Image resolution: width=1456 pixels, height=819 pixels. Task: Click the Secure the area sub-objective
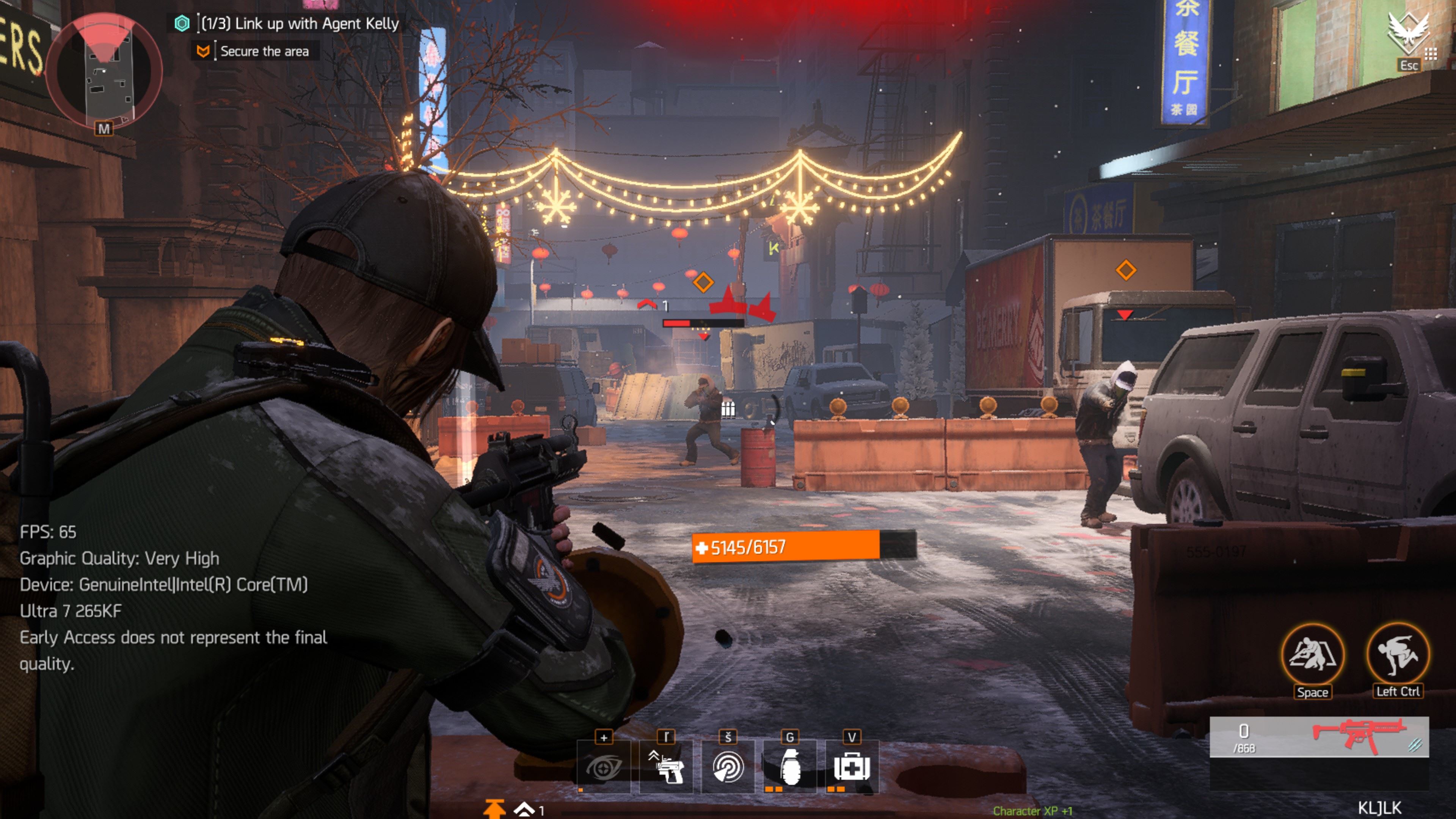pyautogui.click(x=264, y=52)
